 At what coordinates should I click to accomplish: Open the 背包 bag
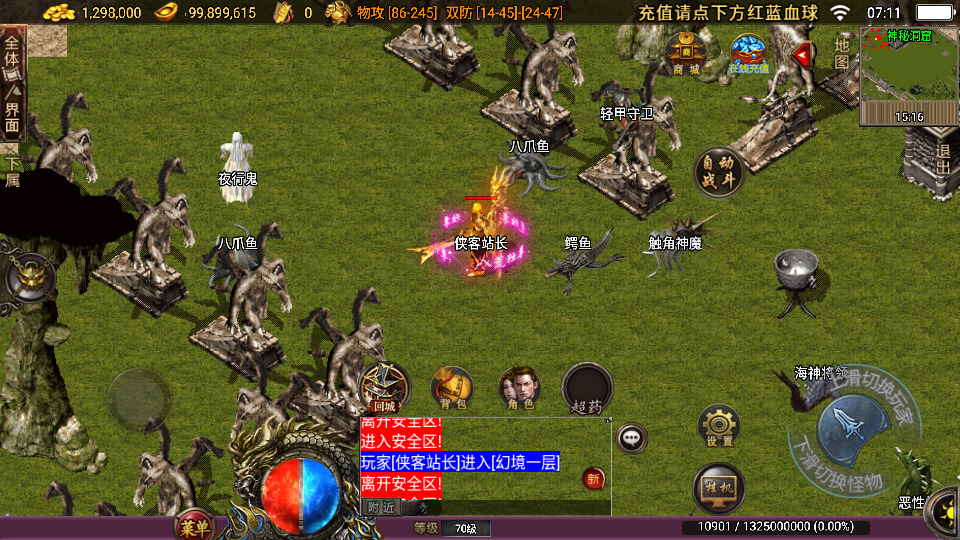click(452, 388)
